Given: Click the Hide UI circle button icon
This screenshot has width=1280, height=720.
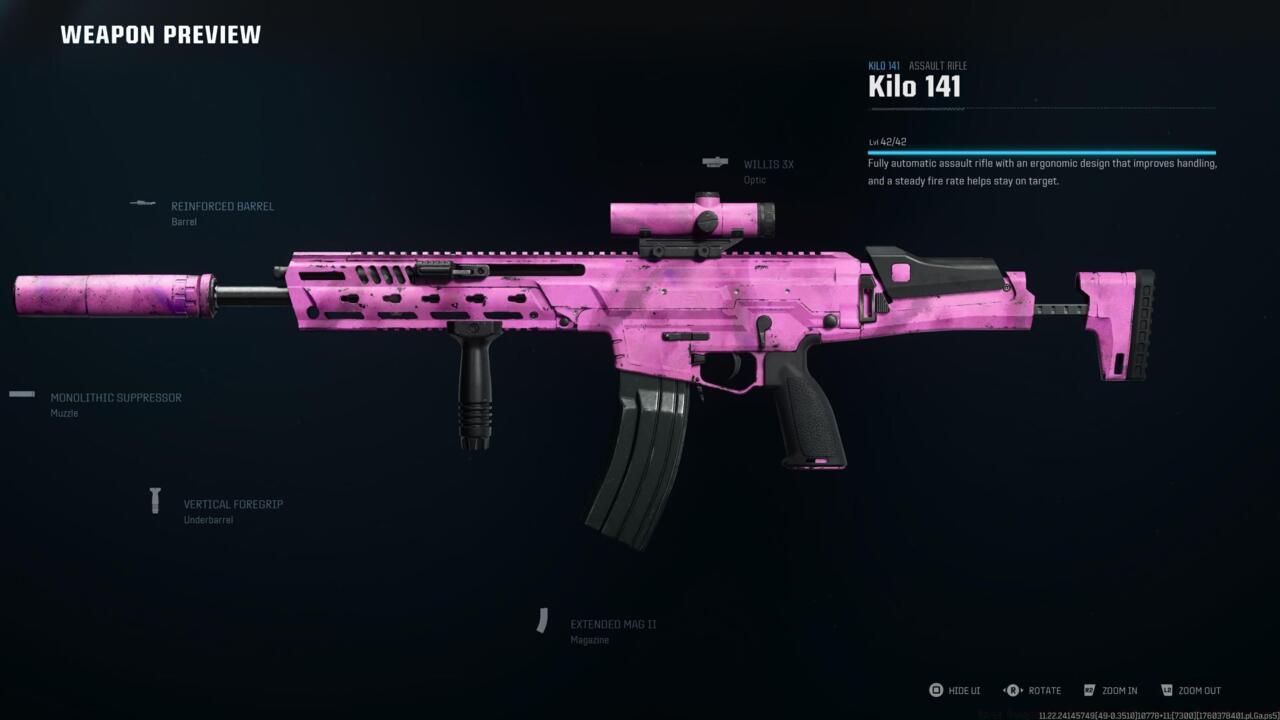Looking at the screenshot, I should click(x=937, y=690).
